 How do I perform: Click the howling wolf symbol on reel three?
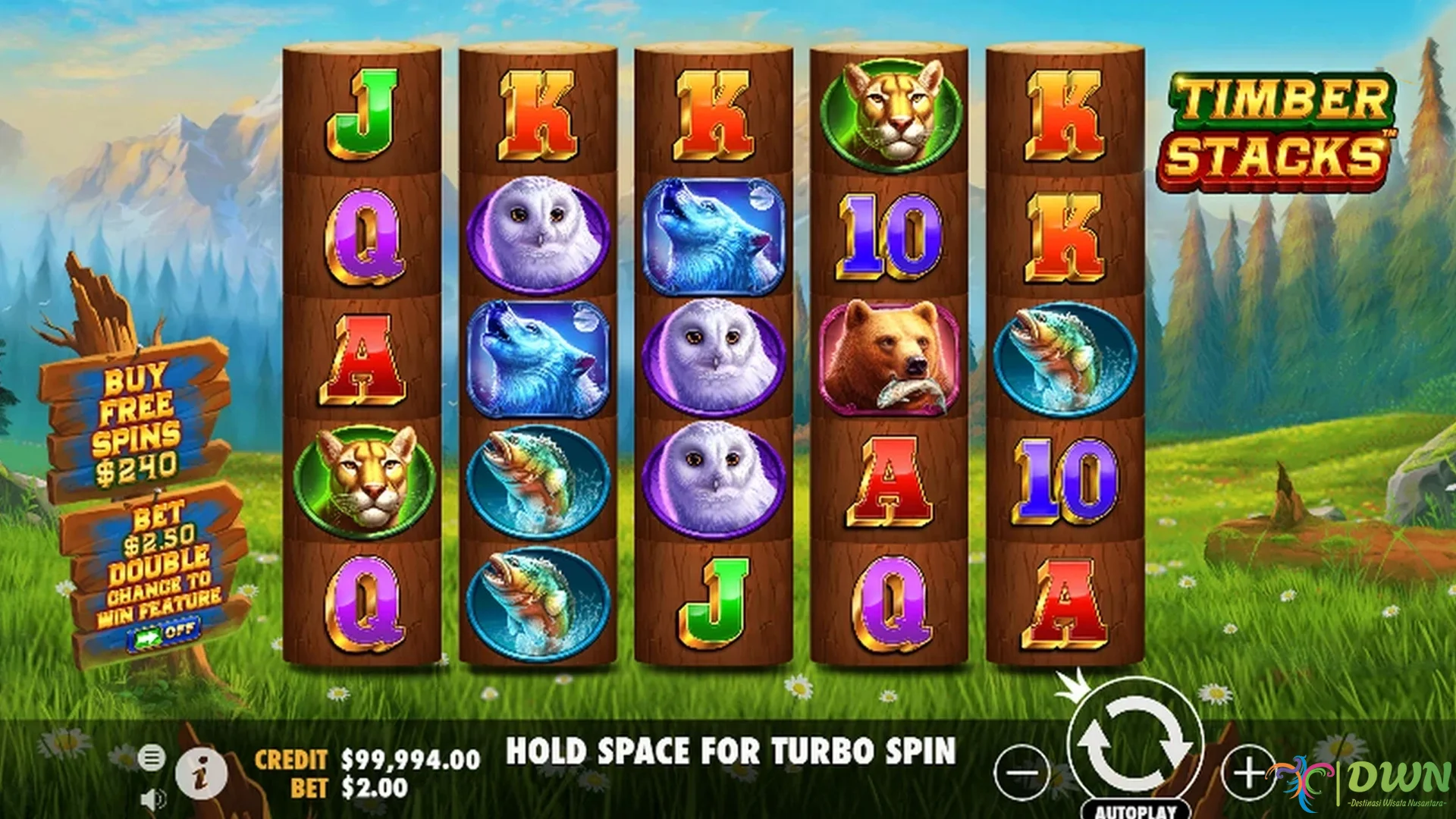pyautogui.click(x=715, y=235)
